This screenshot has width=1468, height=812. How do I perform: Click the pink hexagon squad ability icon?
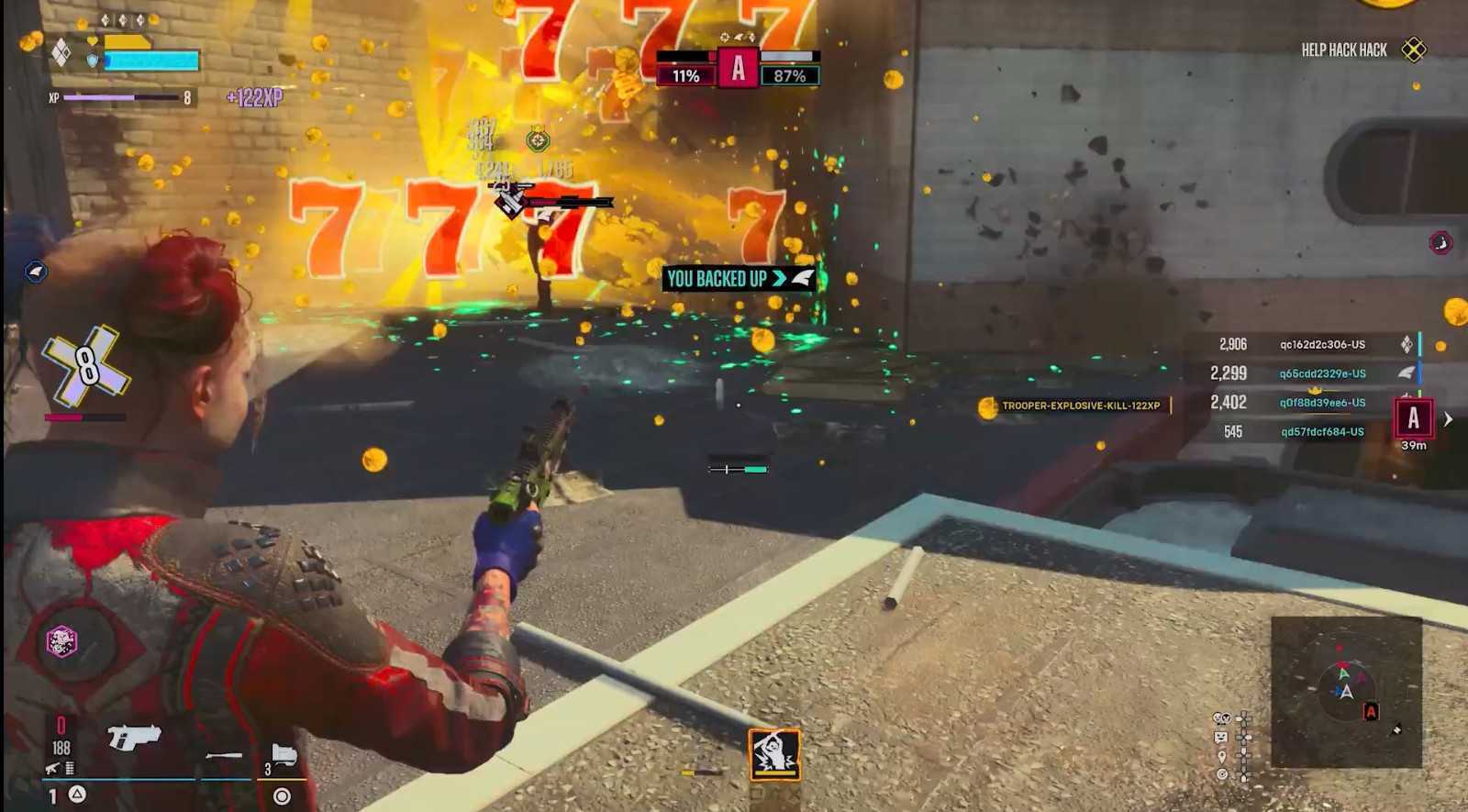coord(62,640)
